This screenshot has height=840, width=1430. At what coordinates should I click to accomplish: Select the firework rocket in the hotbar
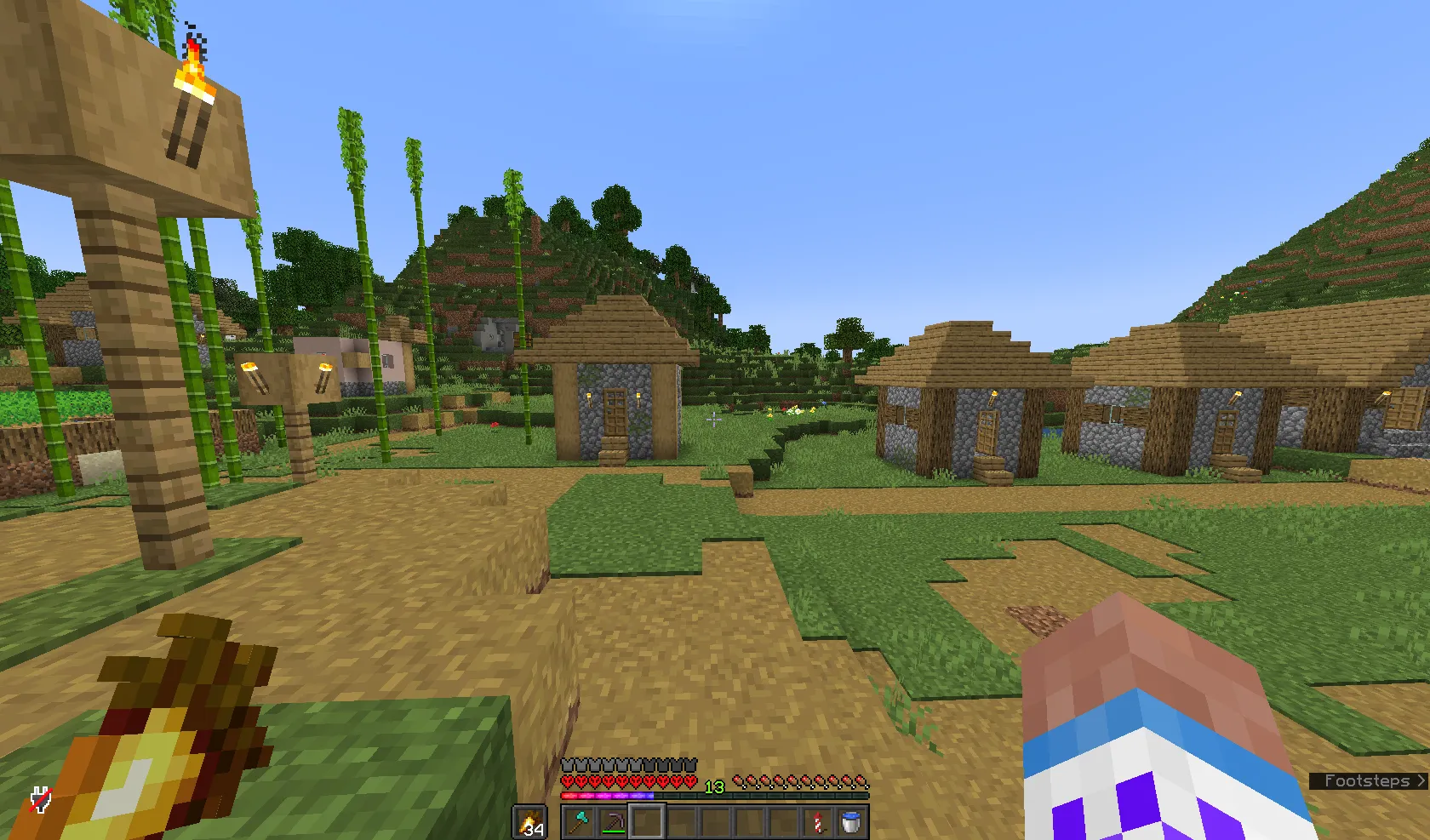click(x=817, y=822)
